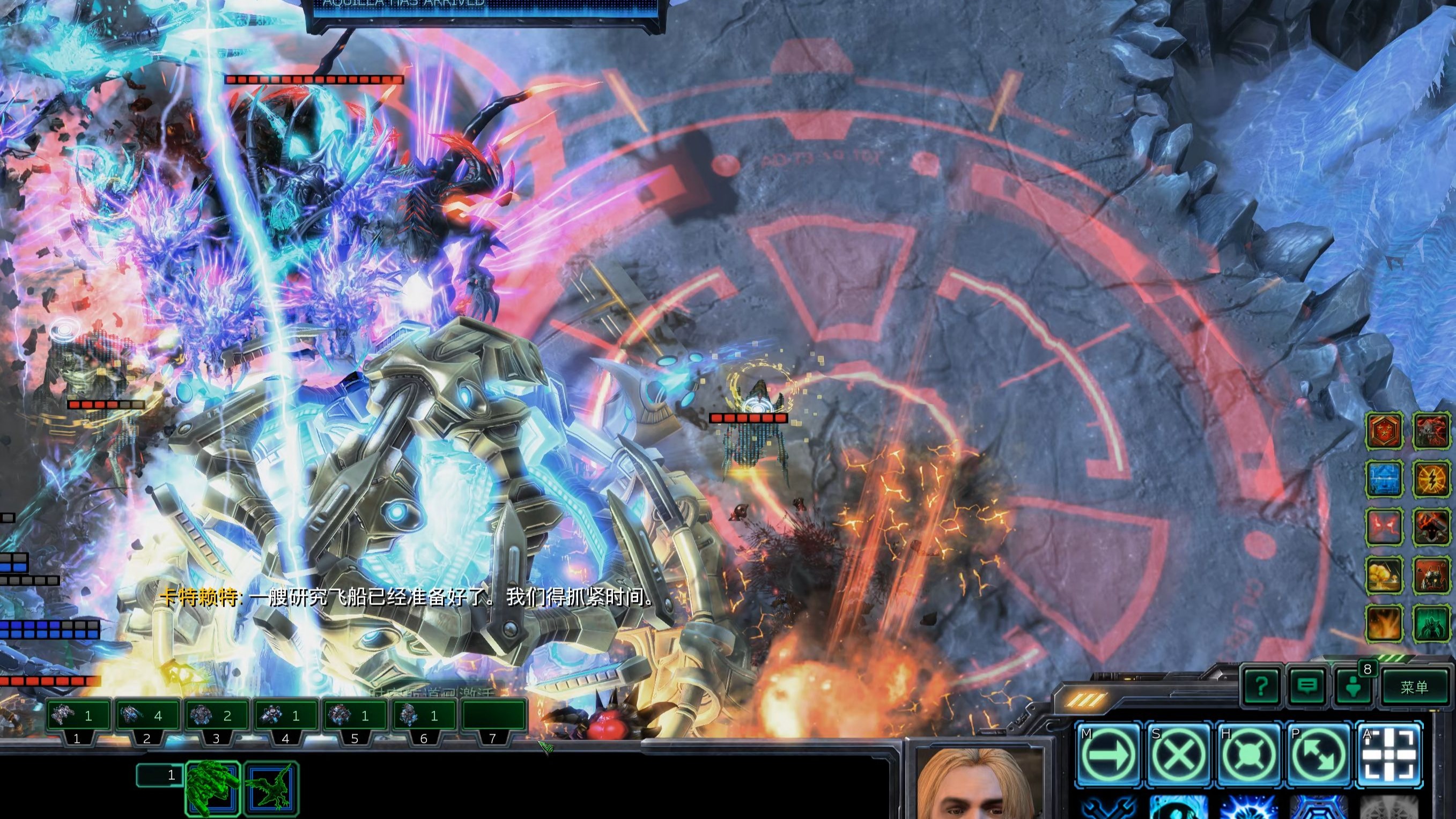Activate the Move command button

click(x=1110, y=755)
